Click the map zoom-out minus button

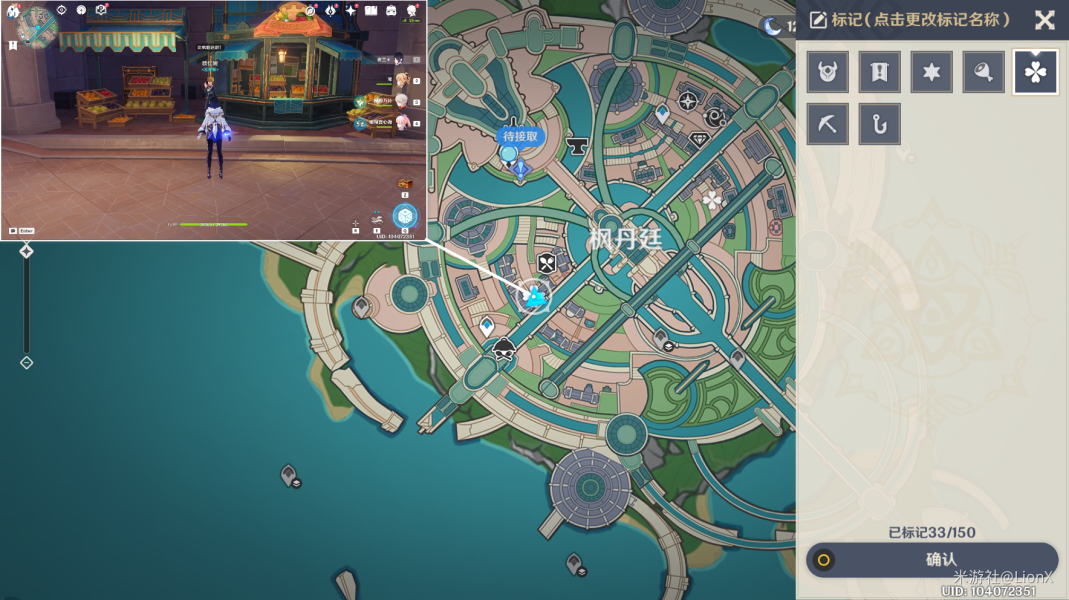pyautogui.click(x=27, y=362)
